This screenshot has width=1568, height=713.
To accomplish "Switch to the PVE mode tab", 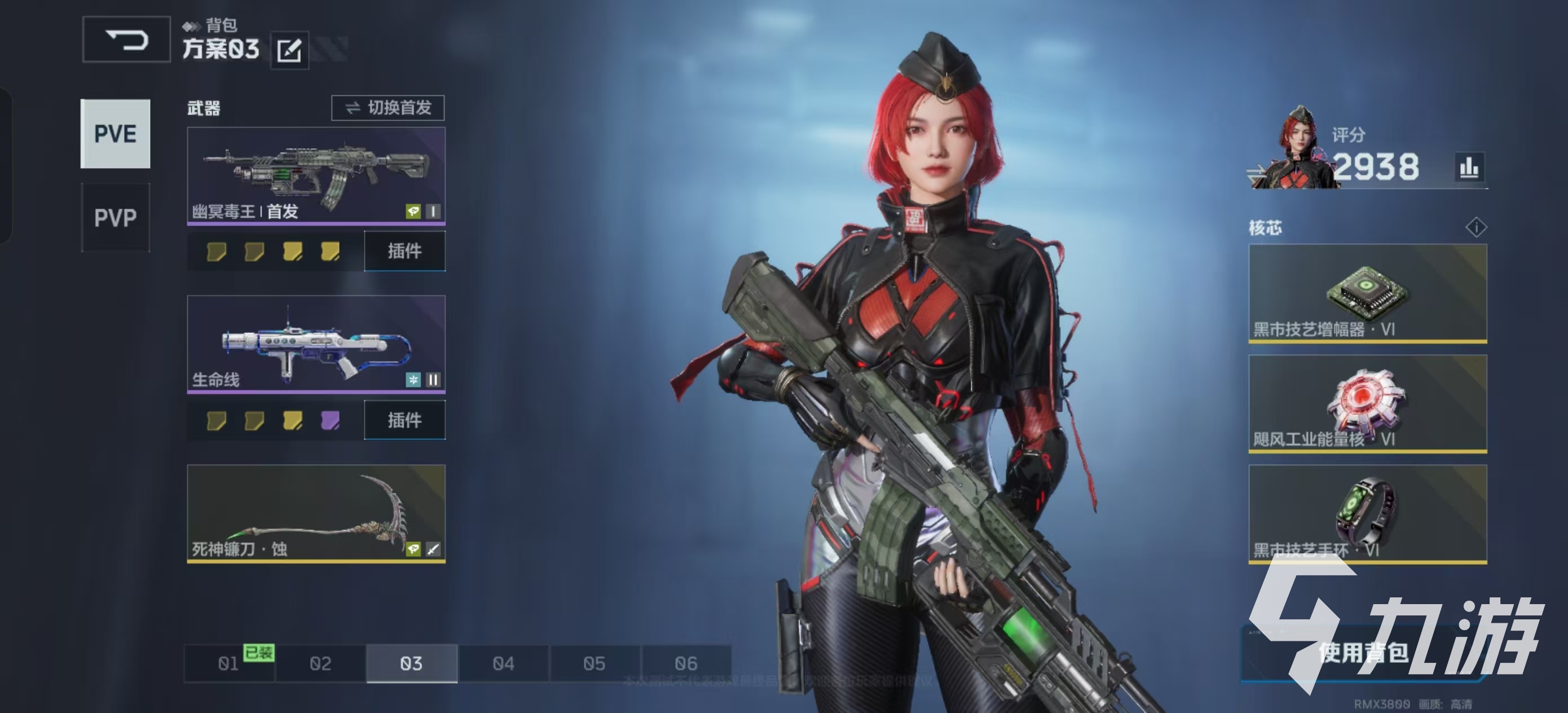I will tap(115, 133).
